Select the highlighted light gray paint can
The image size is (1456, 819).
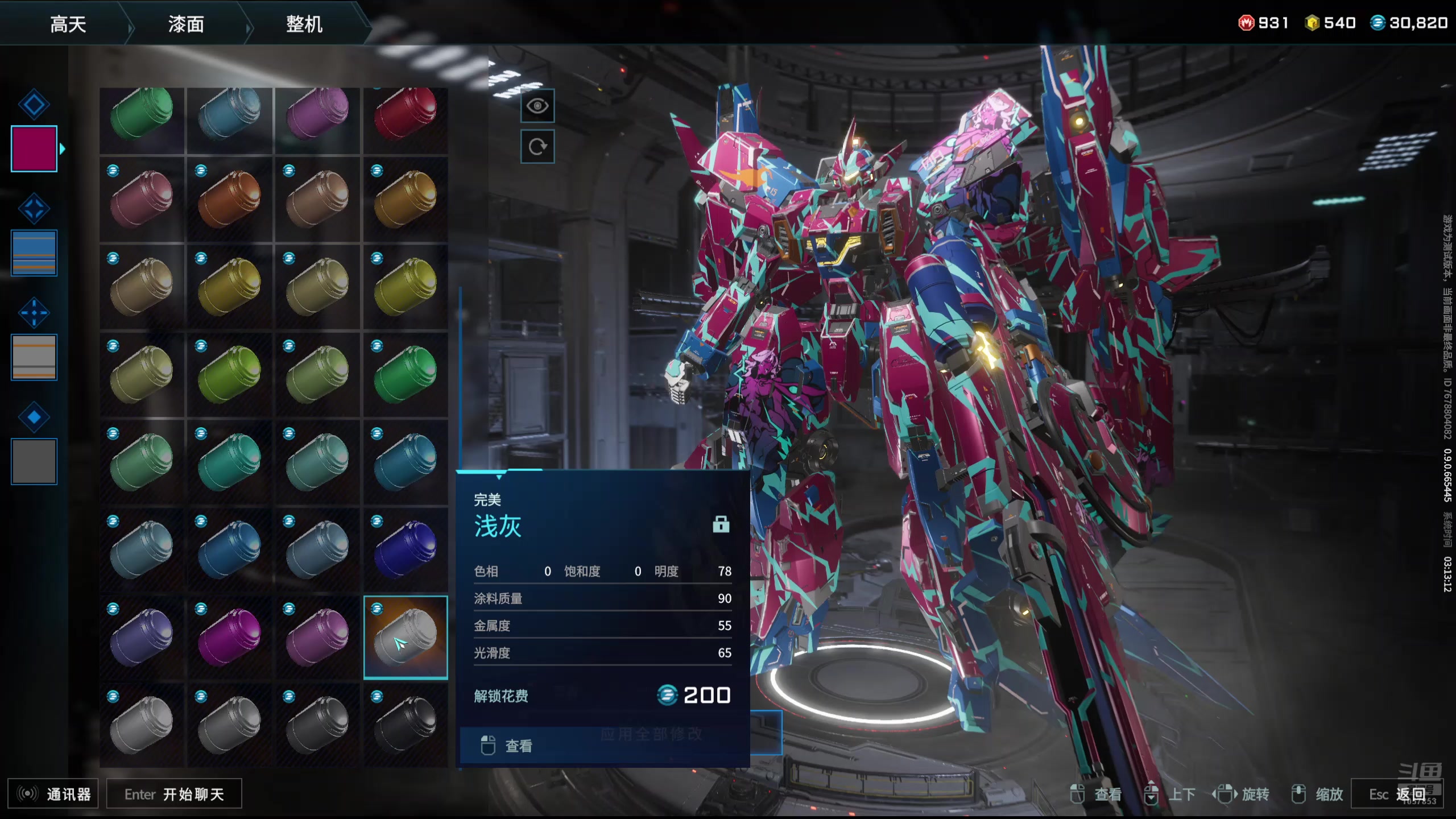click(406, 638)
